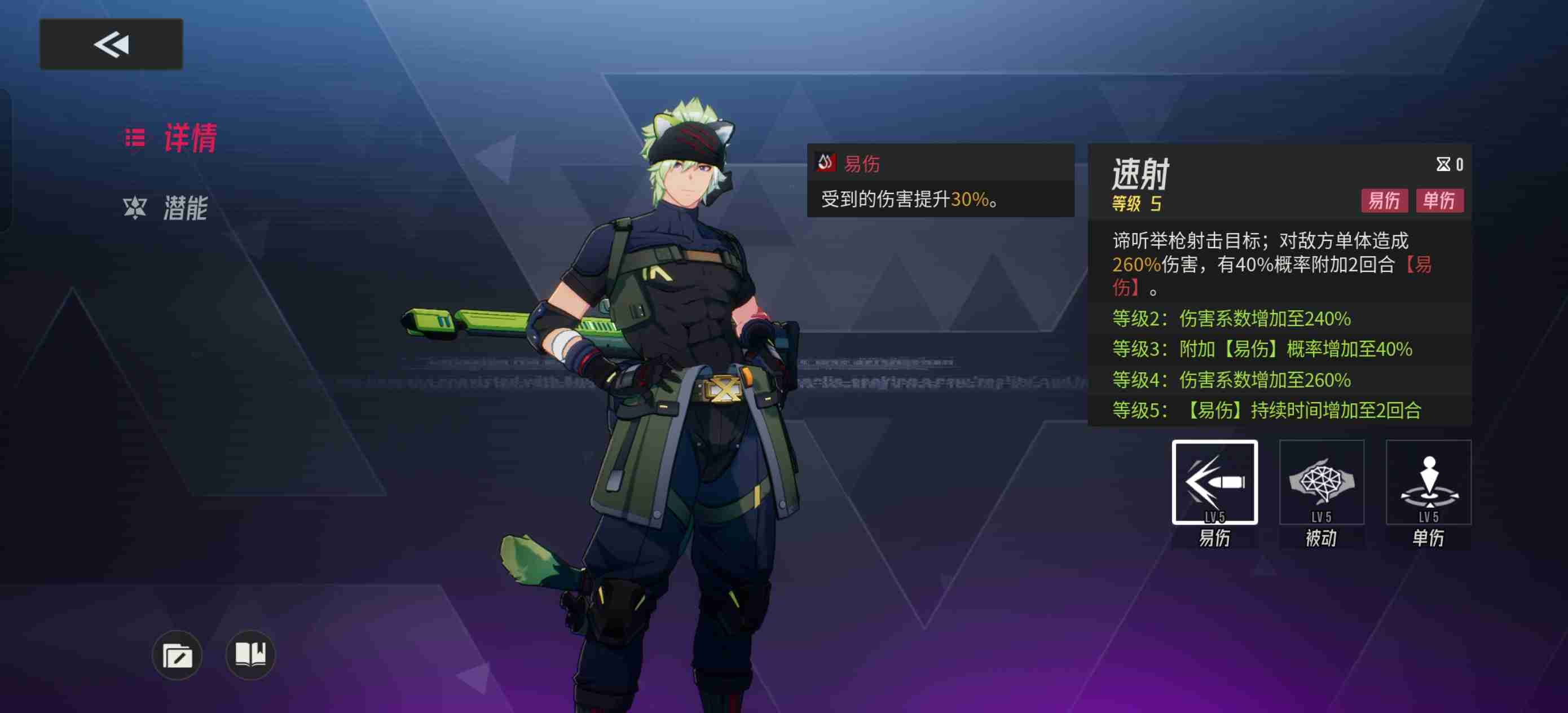Open the character story book icon
This screenshot has height=713, width=1568.
click(252, 654)
